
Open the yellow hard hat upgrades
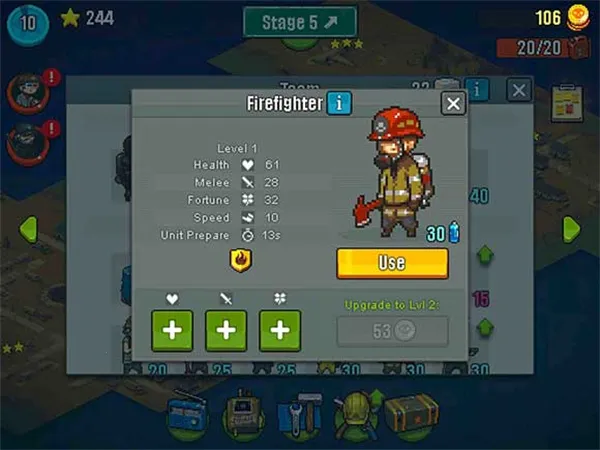tap(354, 412)
